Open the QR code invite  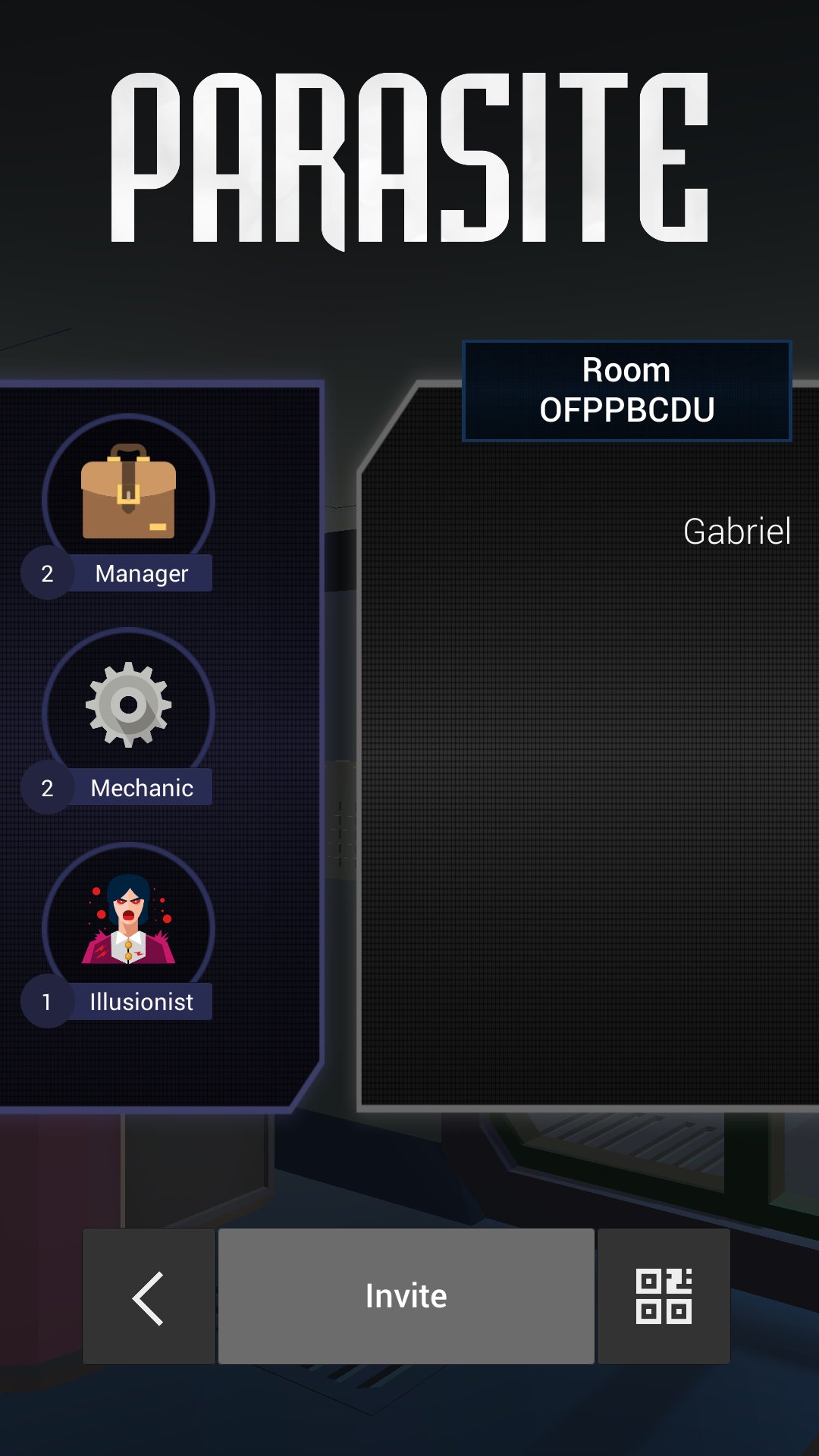(x=664, y=1297)
